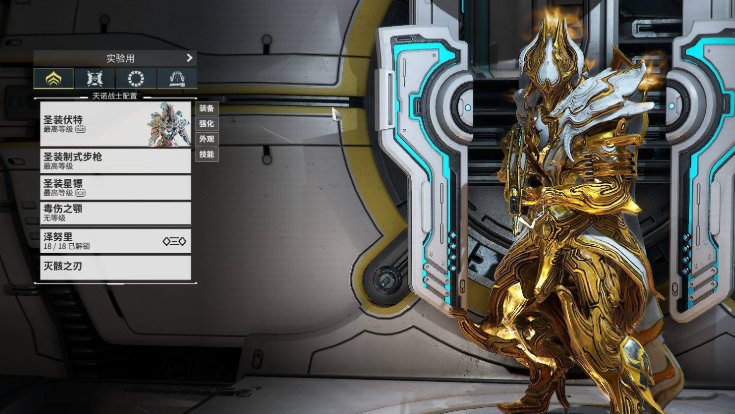Screen dimensions: 735x414
Task: Open the 毒伤之颚 melee weapon slot
Action: (x=113, y=212)
